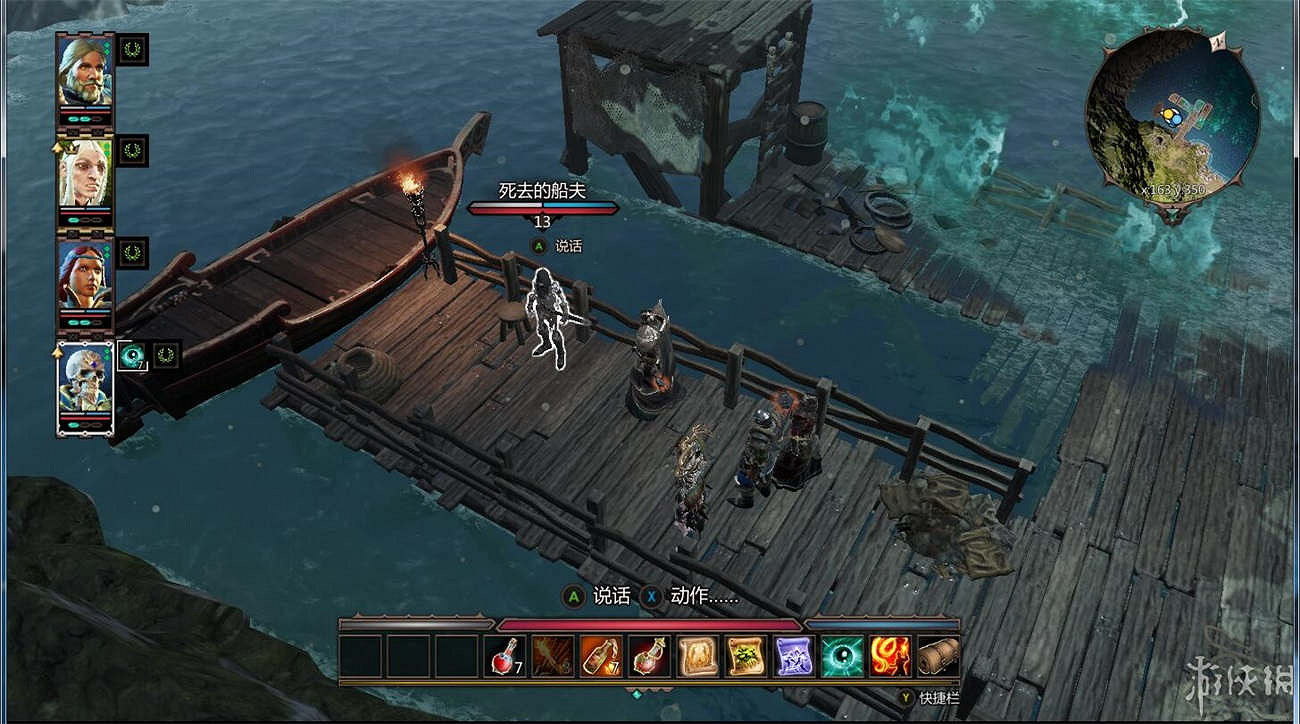Use the golden glowing scroll

click(697, 657)
